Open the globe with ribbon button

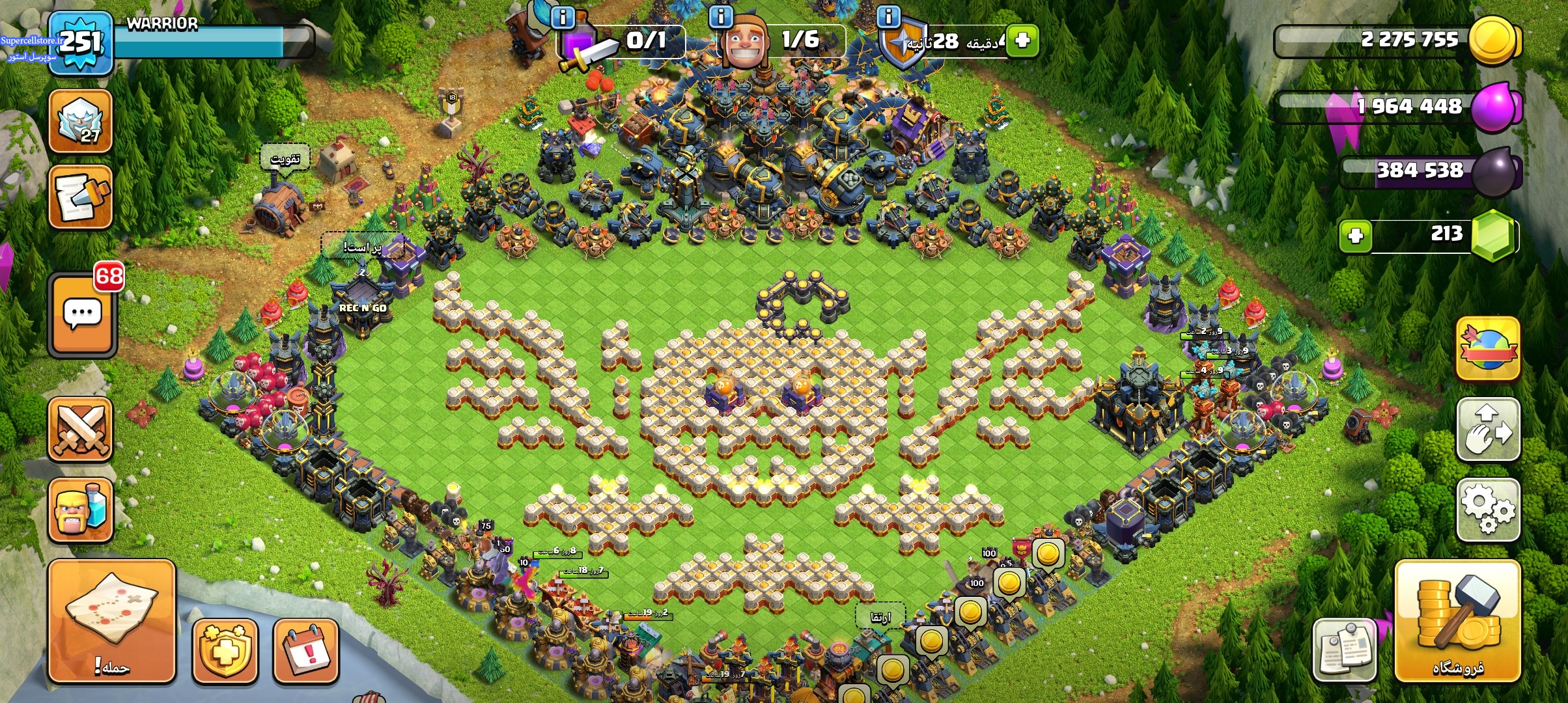pos(1488,348)
